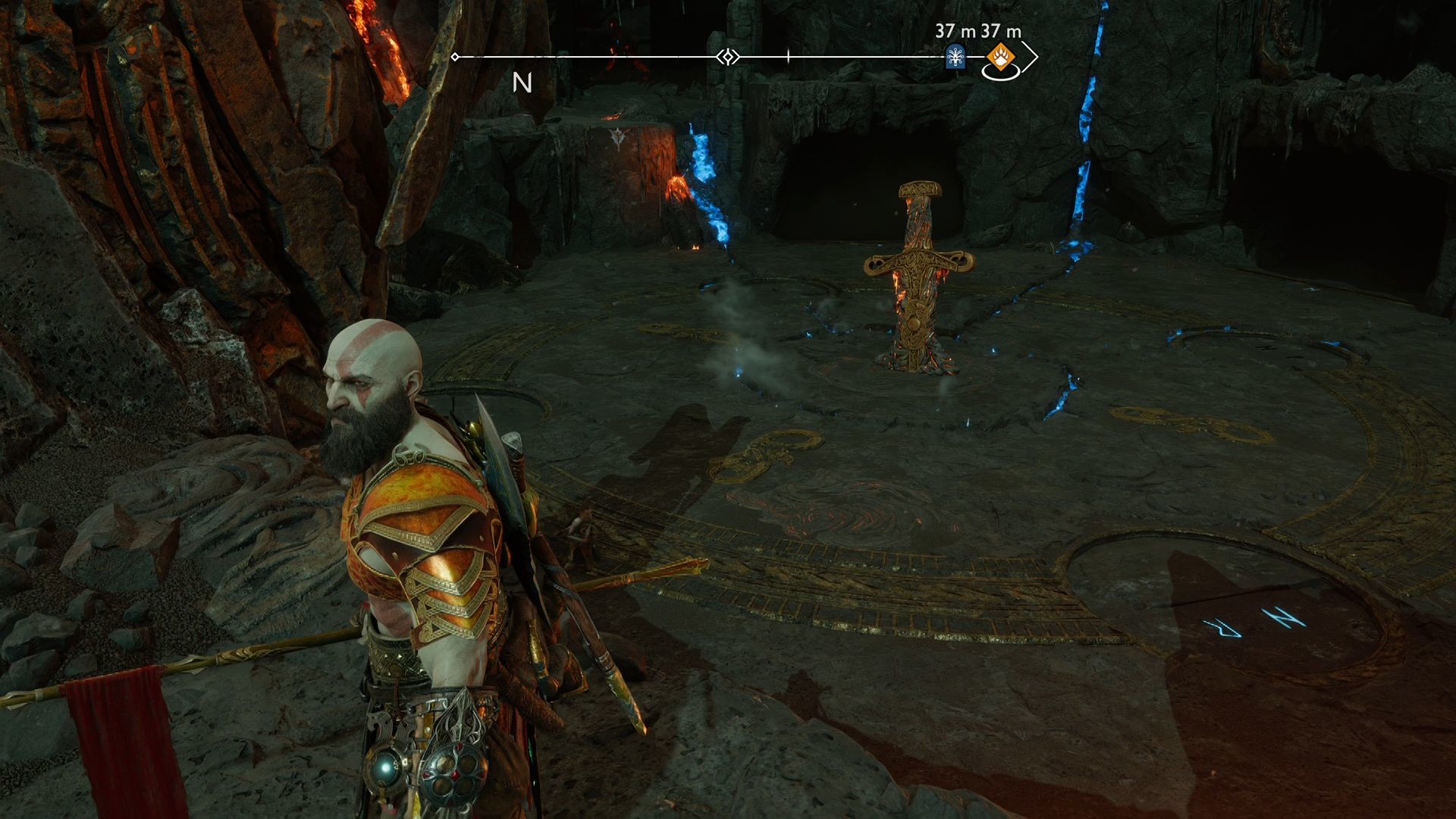Select the blue mystic gateway compass marker
Screen dimensions: 1456x819
coord(955,57)
